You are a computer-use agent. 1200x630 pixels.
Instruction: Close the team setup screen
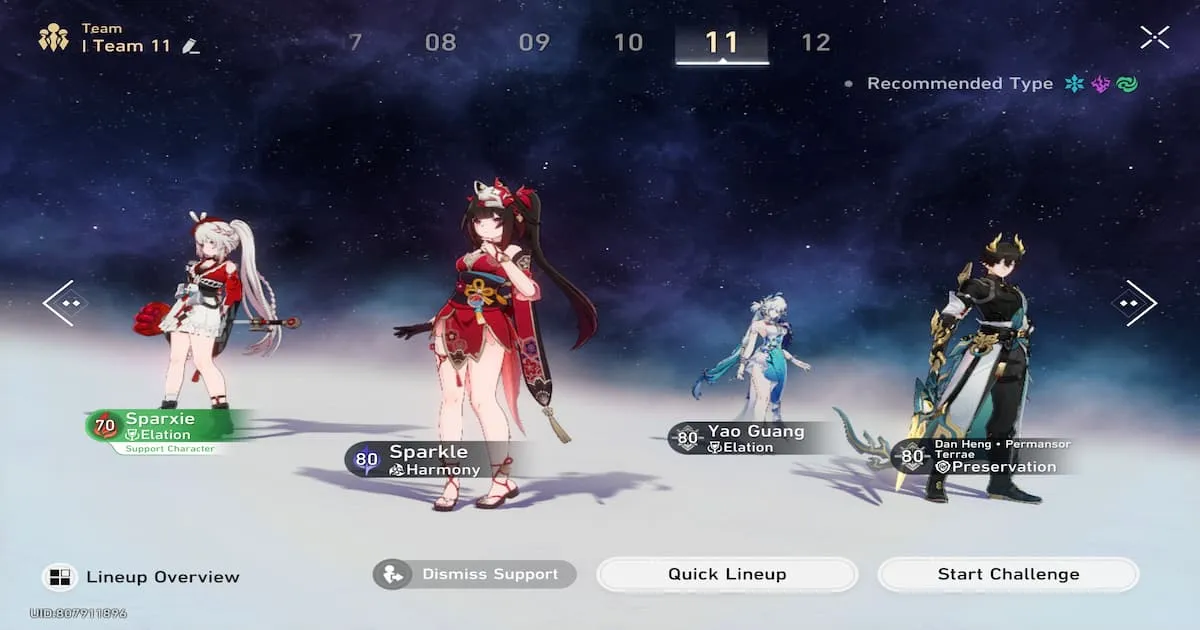point(1154,38)
